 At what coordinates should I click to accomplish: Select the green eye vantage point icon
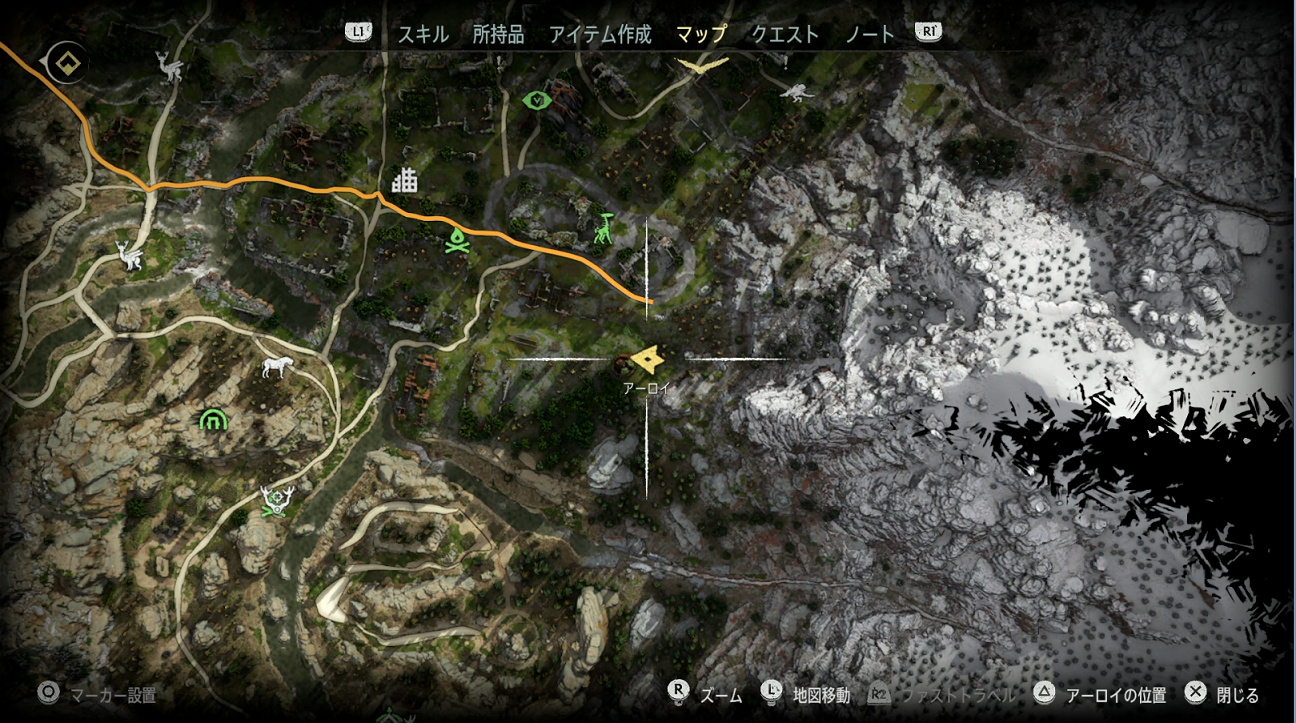[536, 100]
